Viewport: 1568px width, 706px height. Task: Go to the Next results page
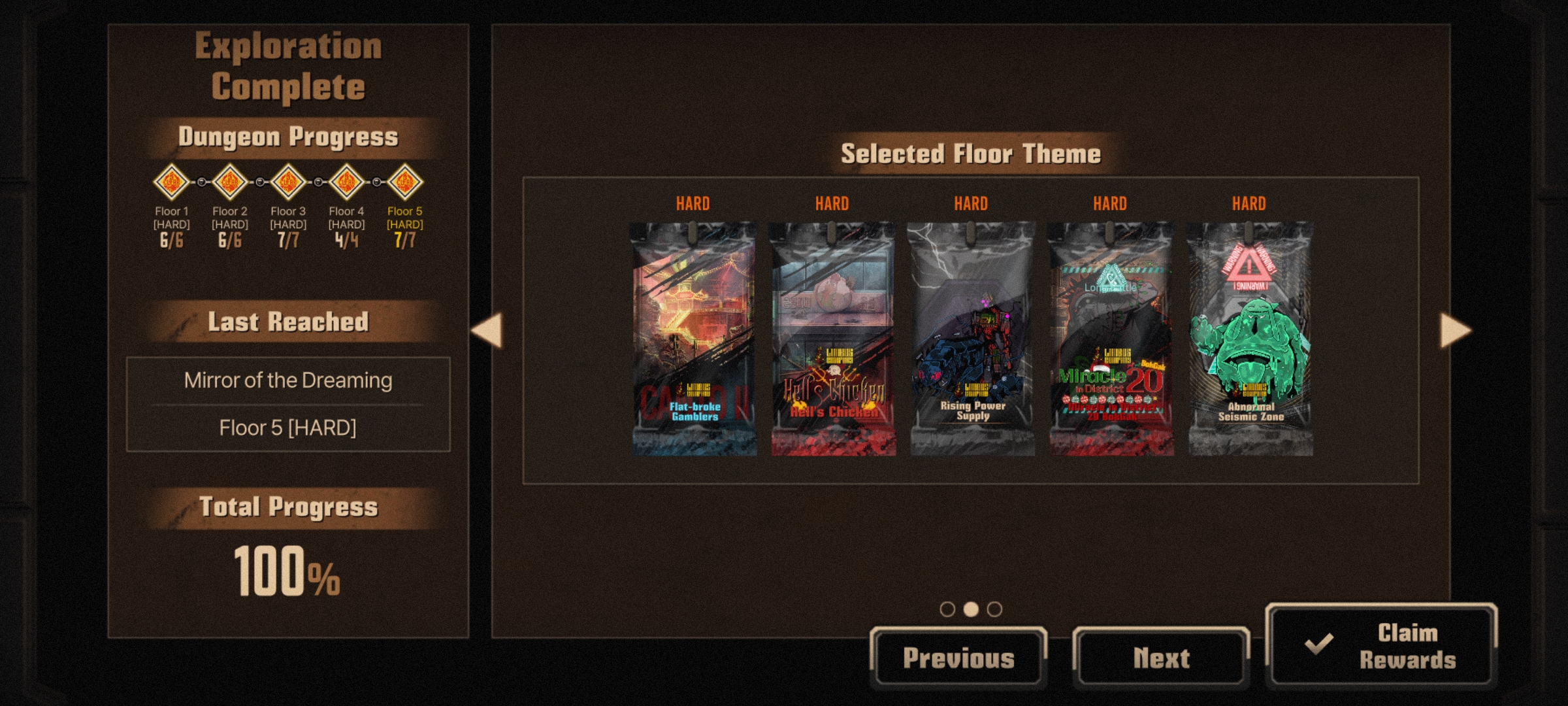[1161, 658]
